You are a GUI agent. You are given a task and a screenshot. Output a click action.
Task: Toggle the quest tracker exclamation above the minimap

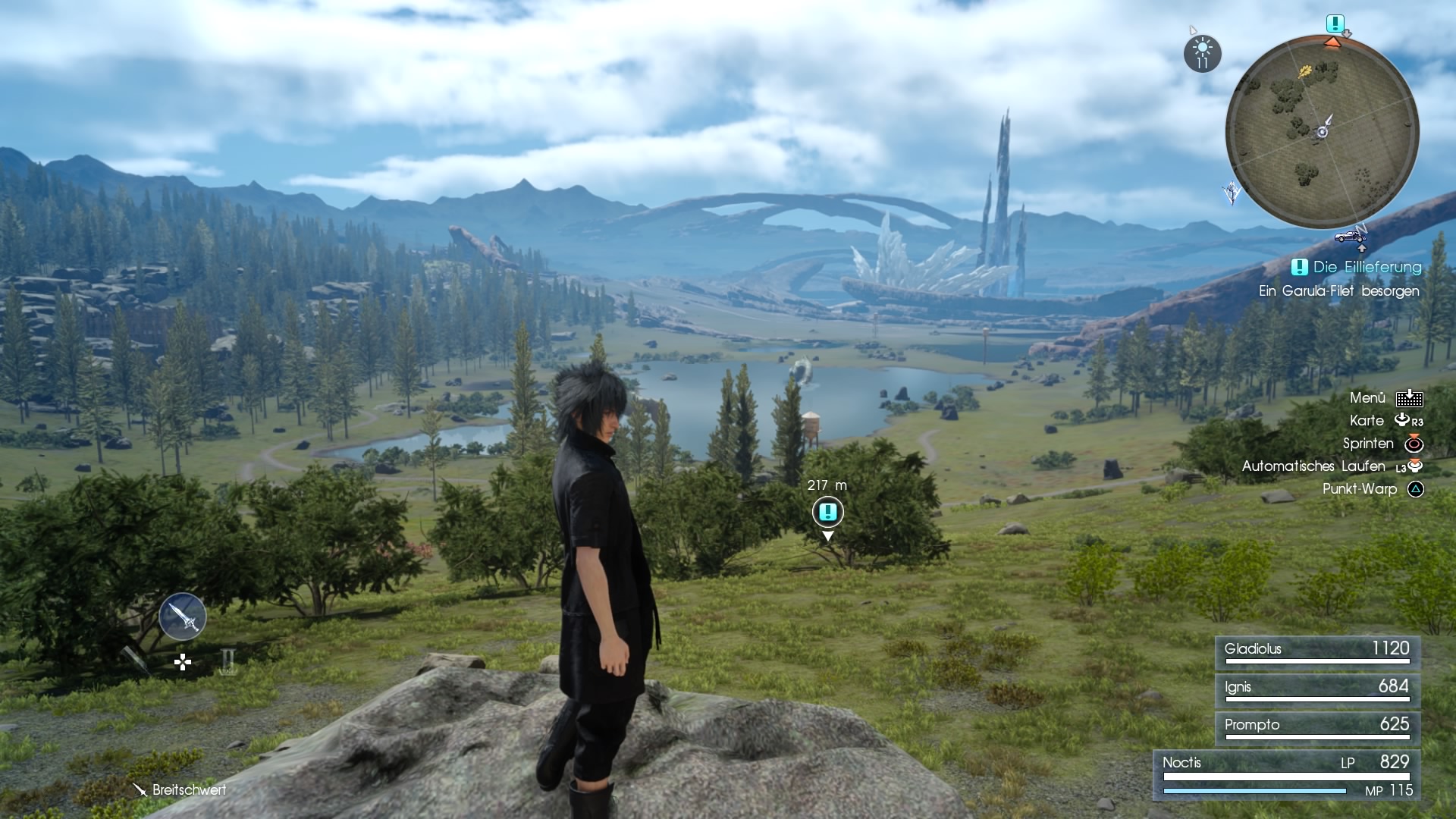click(x=1336, y=24)
